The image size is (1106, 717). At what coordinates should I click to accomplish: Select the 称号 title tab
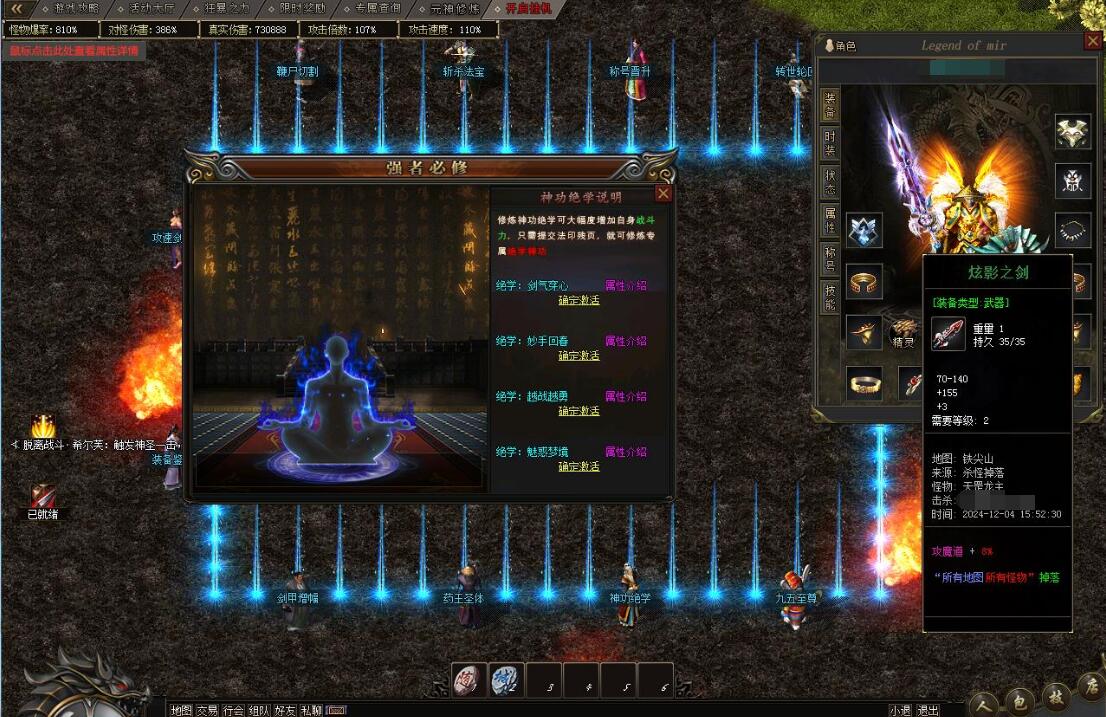click(830, 259)
